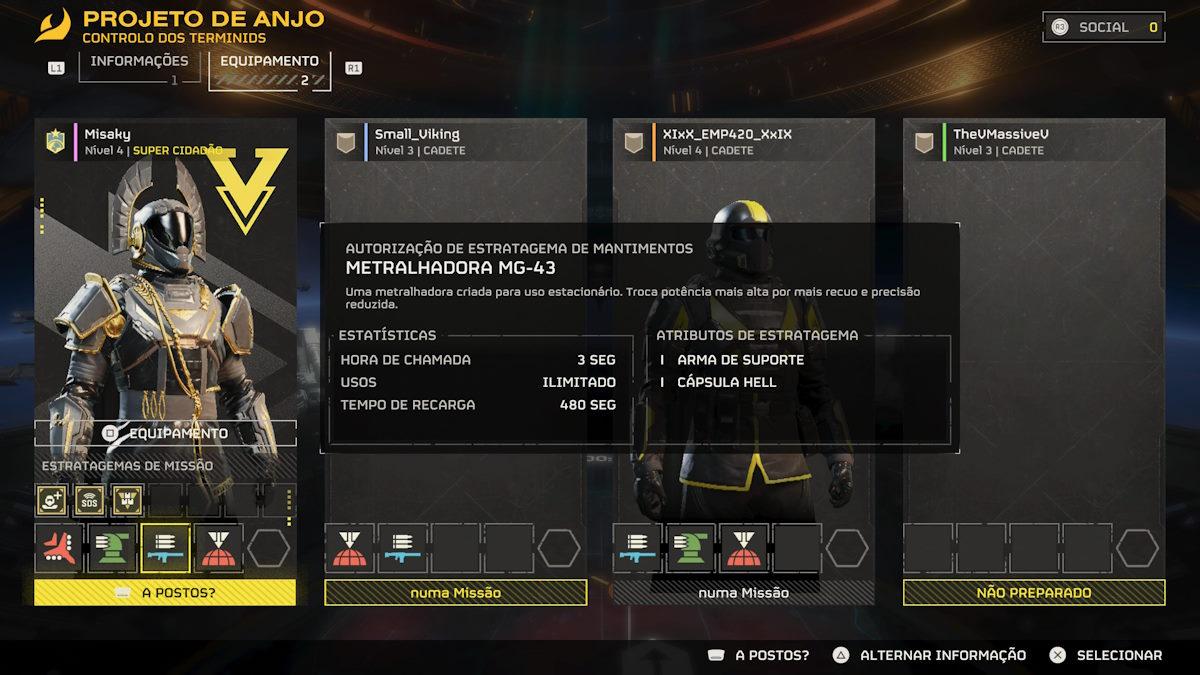Click the yellow A Postos ready button
This screenshot has height=675, width=1200.
point(166,592)
